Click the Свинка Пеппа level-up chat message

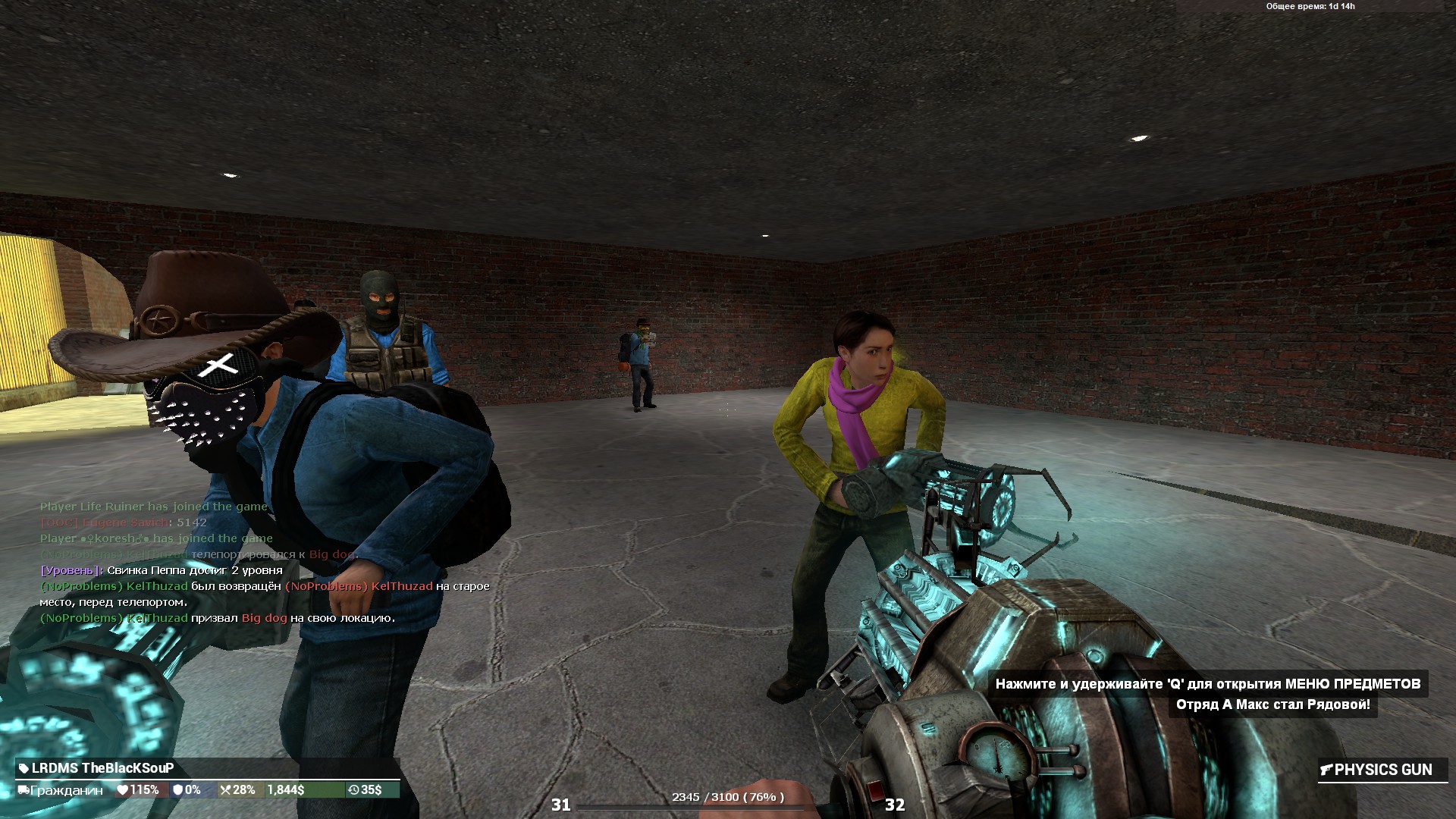pyautogui.click(x=161, y=570)
